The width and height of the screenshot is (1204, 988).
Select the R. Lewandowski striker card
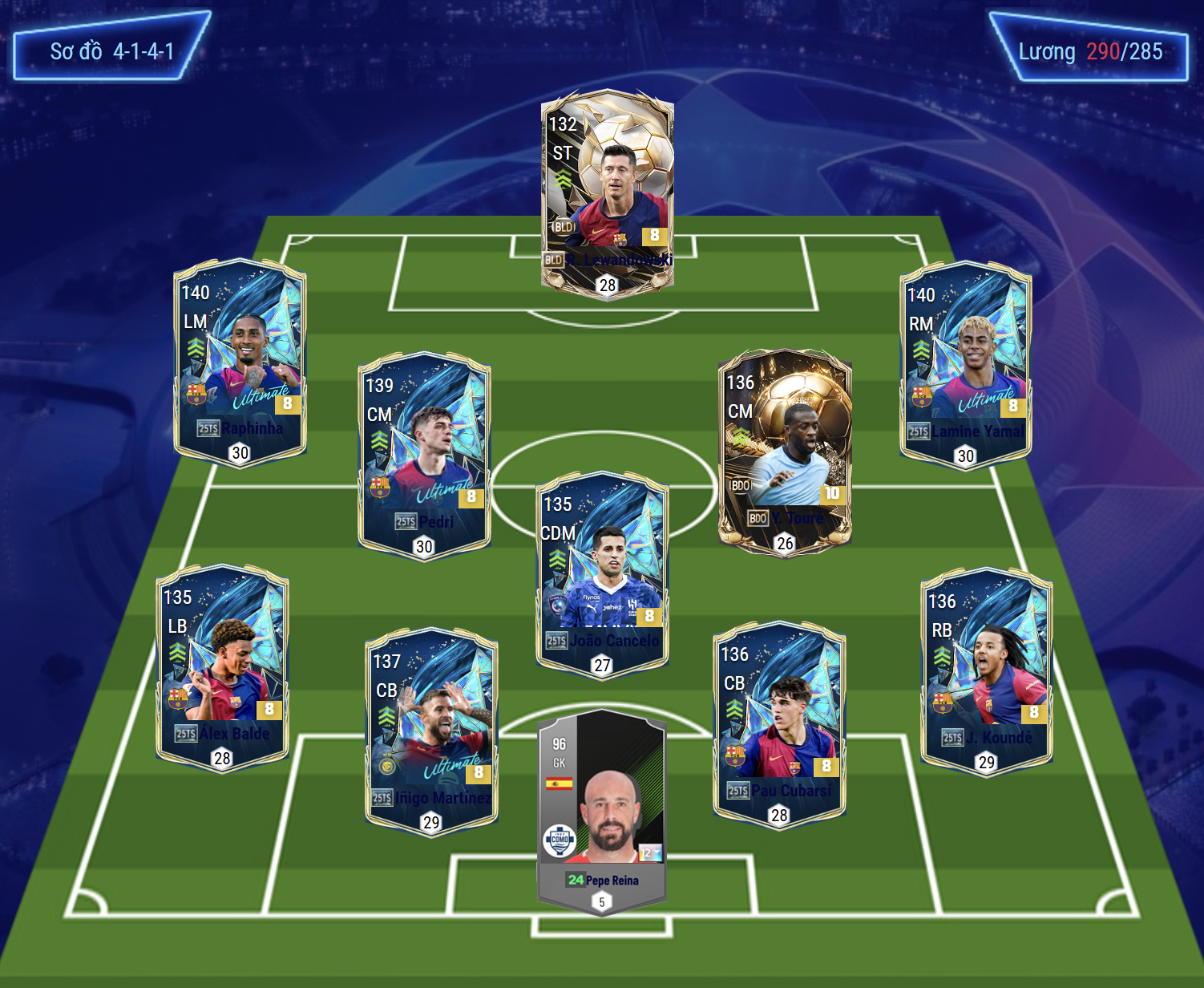[x=607, y=191]
